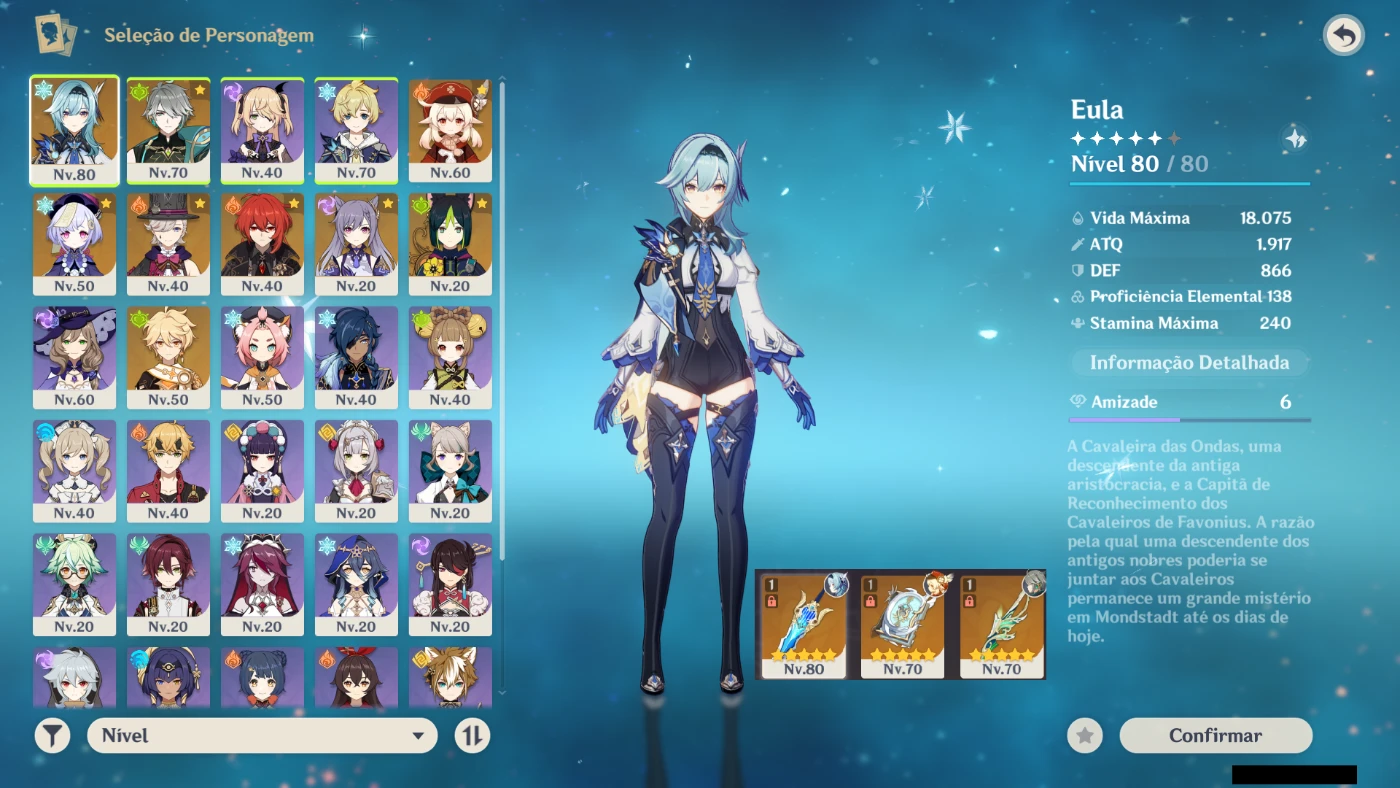Screen dimensions: 1400x788
Task: Open the Nível sorting dropdown
Action: tap(262, 735)
